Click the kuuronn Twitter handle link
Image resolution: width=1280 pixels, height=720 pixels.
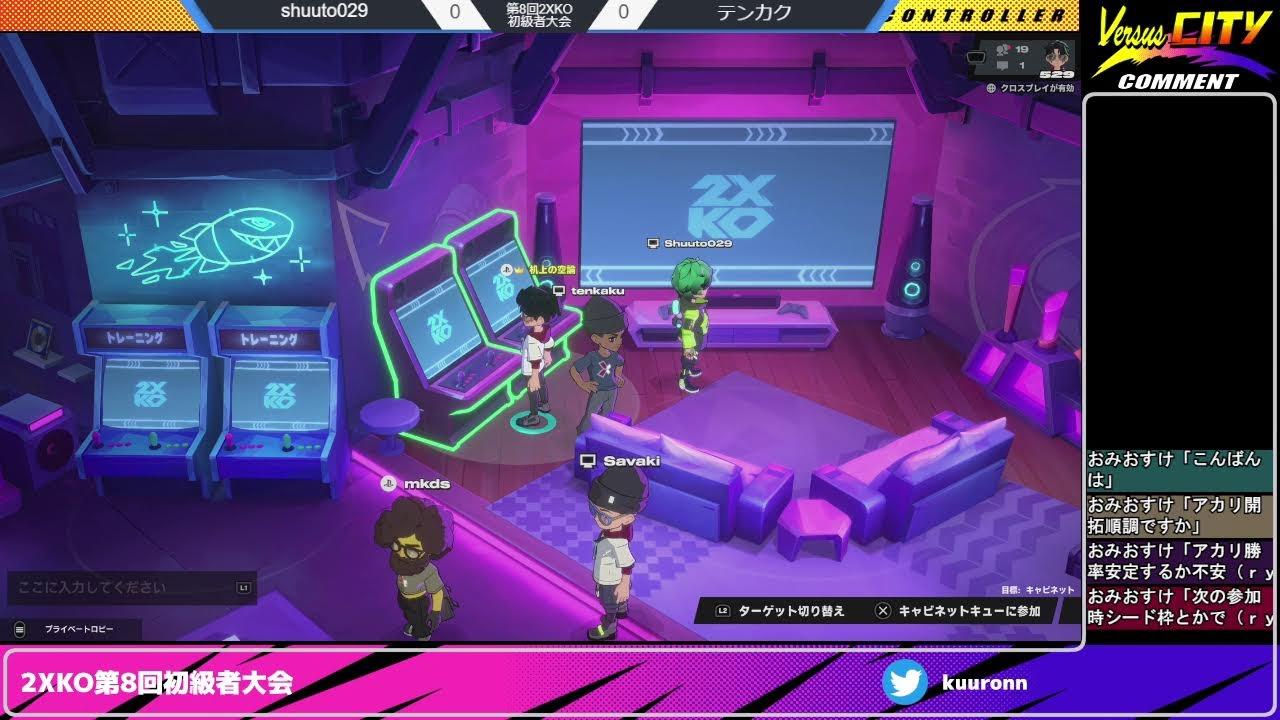coord(985,683)
